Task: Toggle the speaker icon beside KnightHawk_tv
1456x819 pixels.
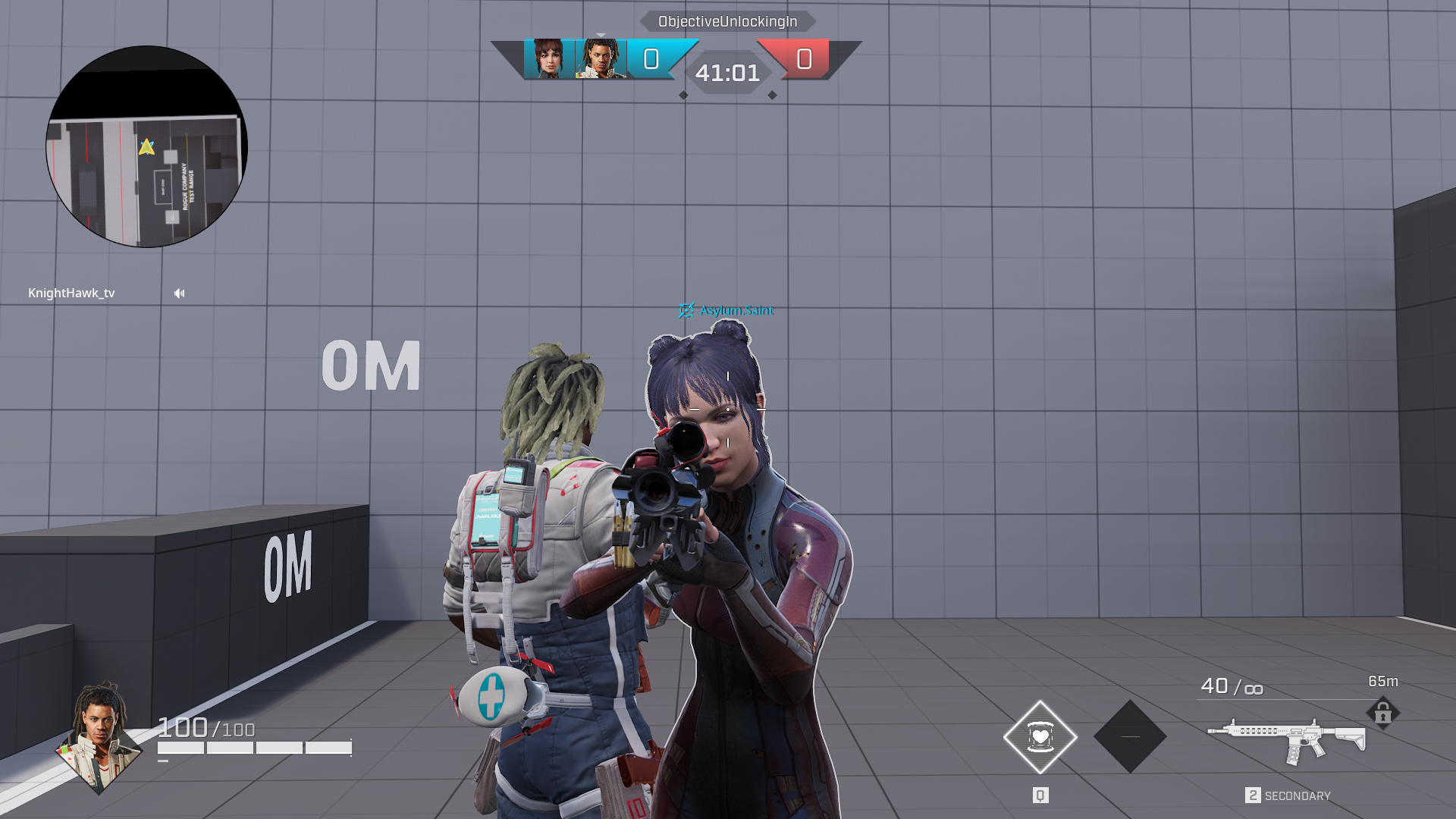Action: point(180,293)
